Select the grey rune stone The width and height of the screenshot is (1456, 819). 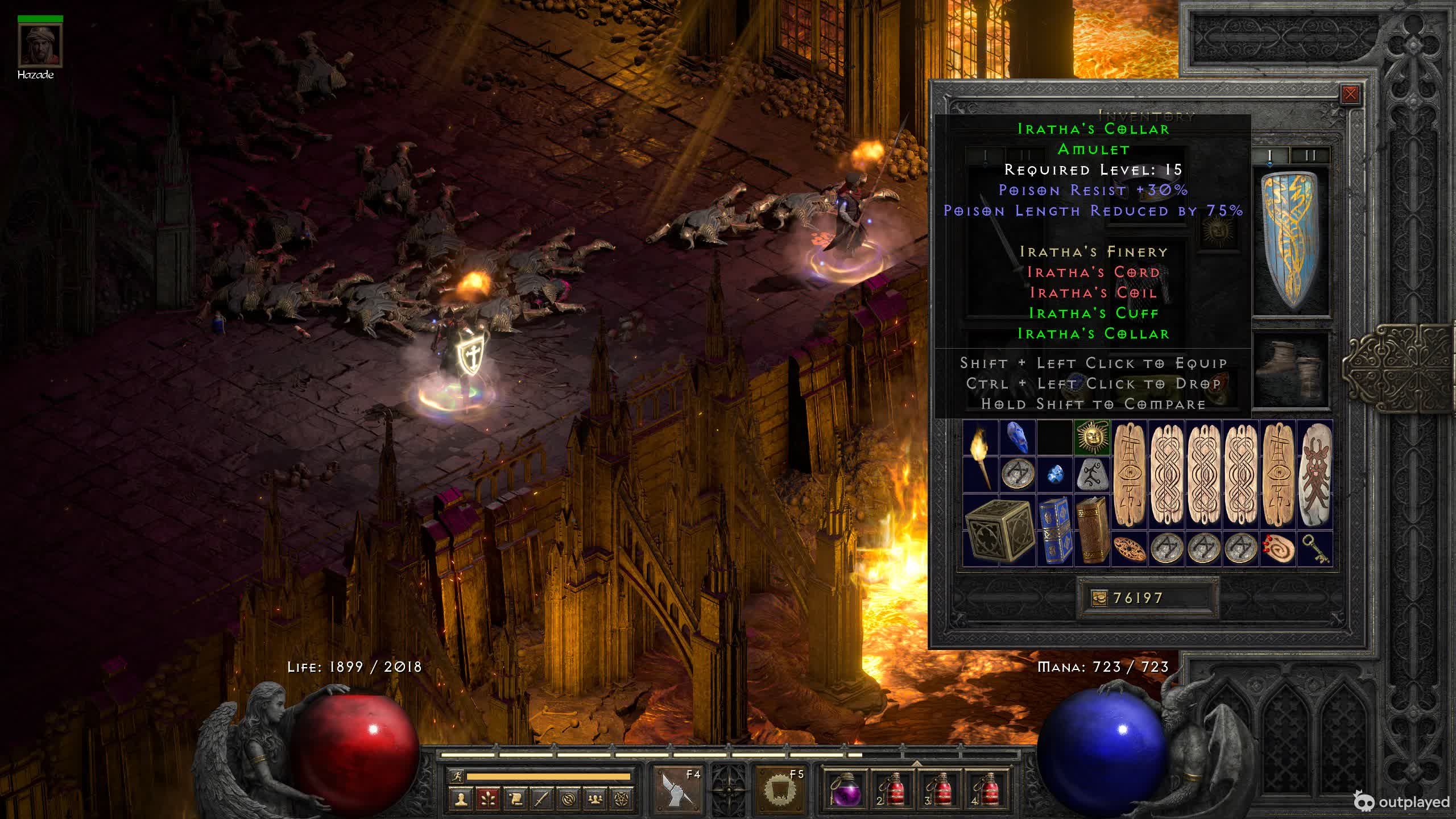coord(1092,474)
